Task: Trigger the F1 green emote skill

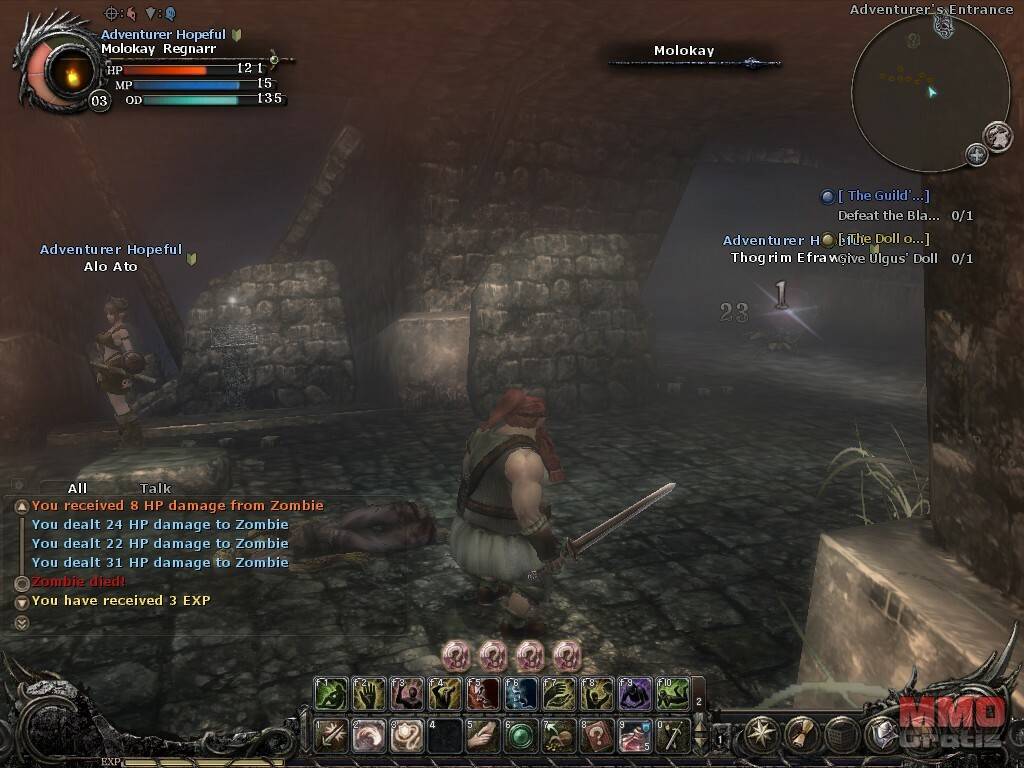Action: click(332, 693)
